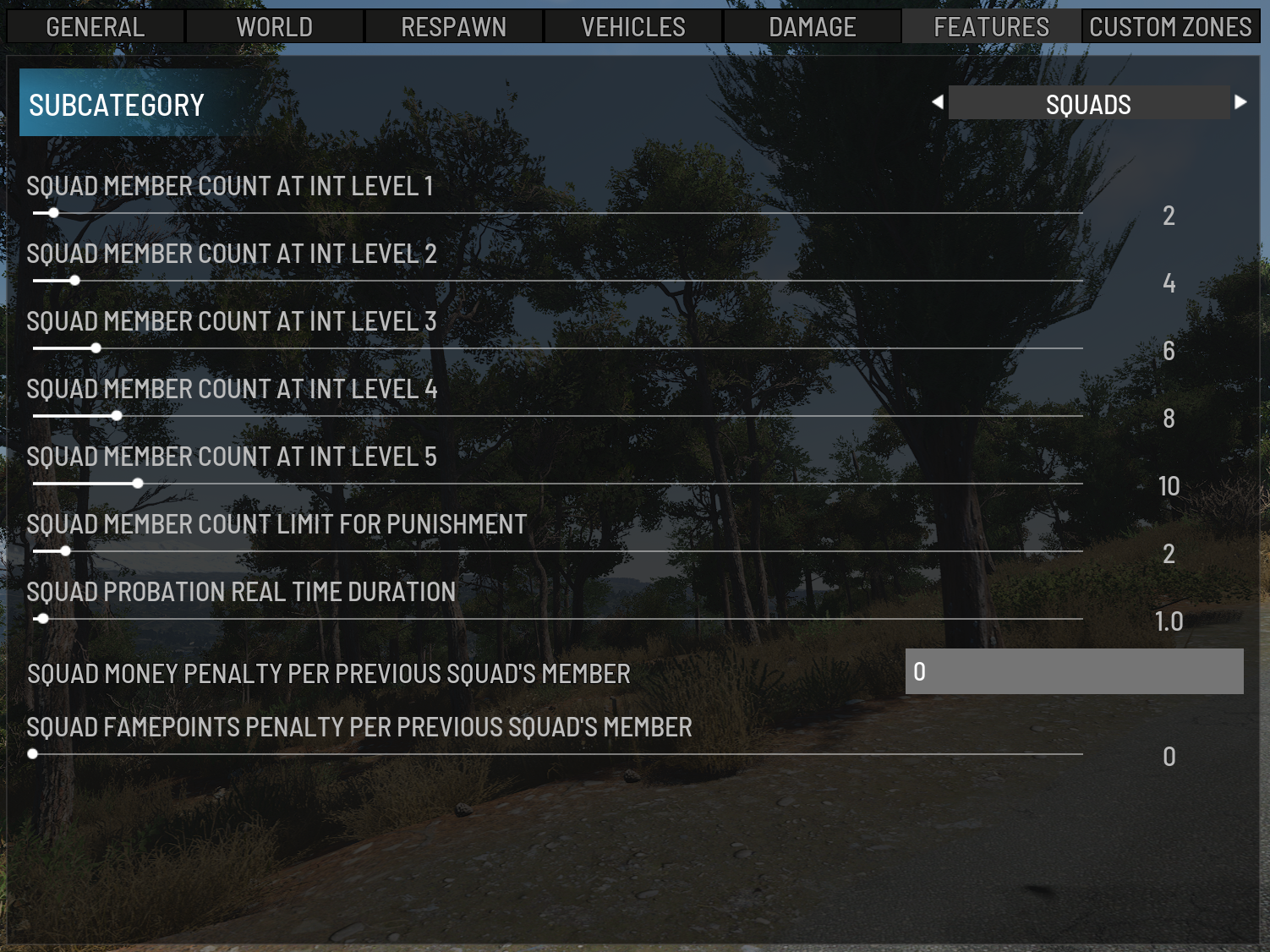
Task: Change the squad member count INT level 3 slider
Action: pos(96,348)
